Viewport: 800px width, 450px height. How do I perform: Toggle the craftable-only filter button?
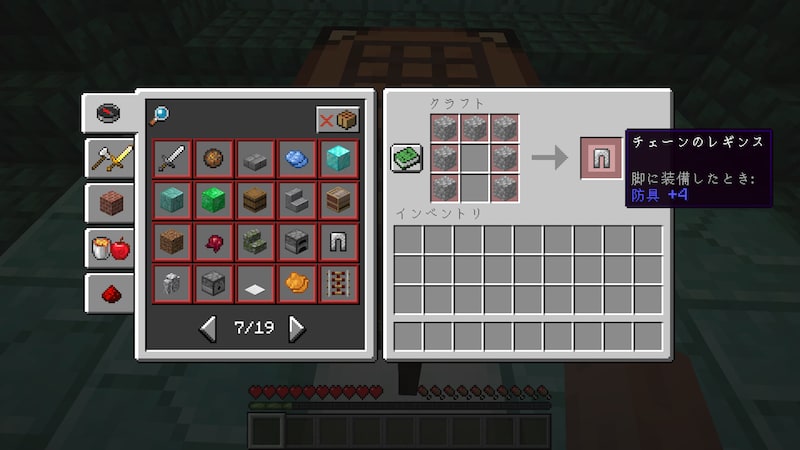(338, 119)
